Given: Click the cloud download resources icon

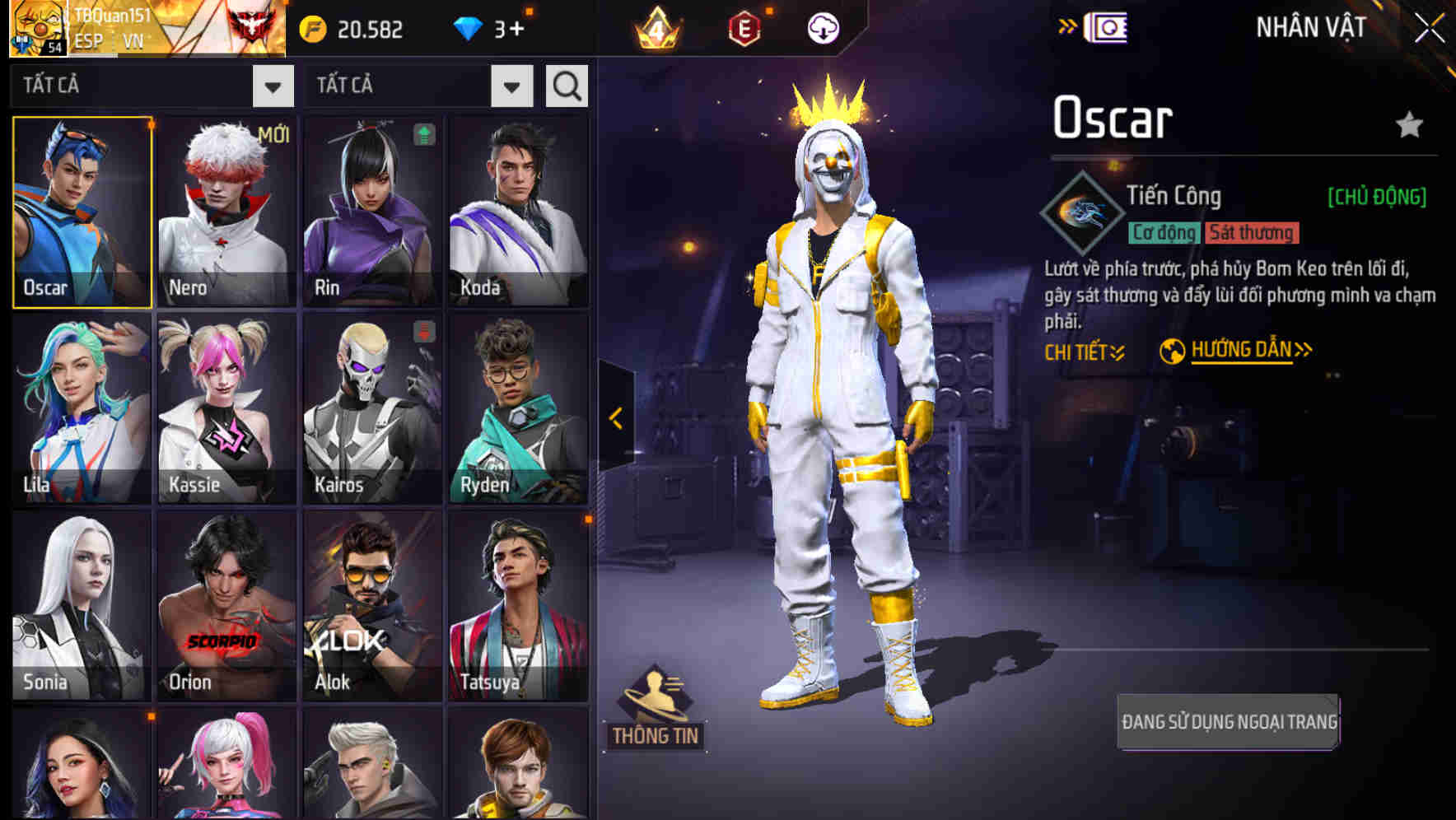Looking at the screenshot, I should click(x=824, y=29).
